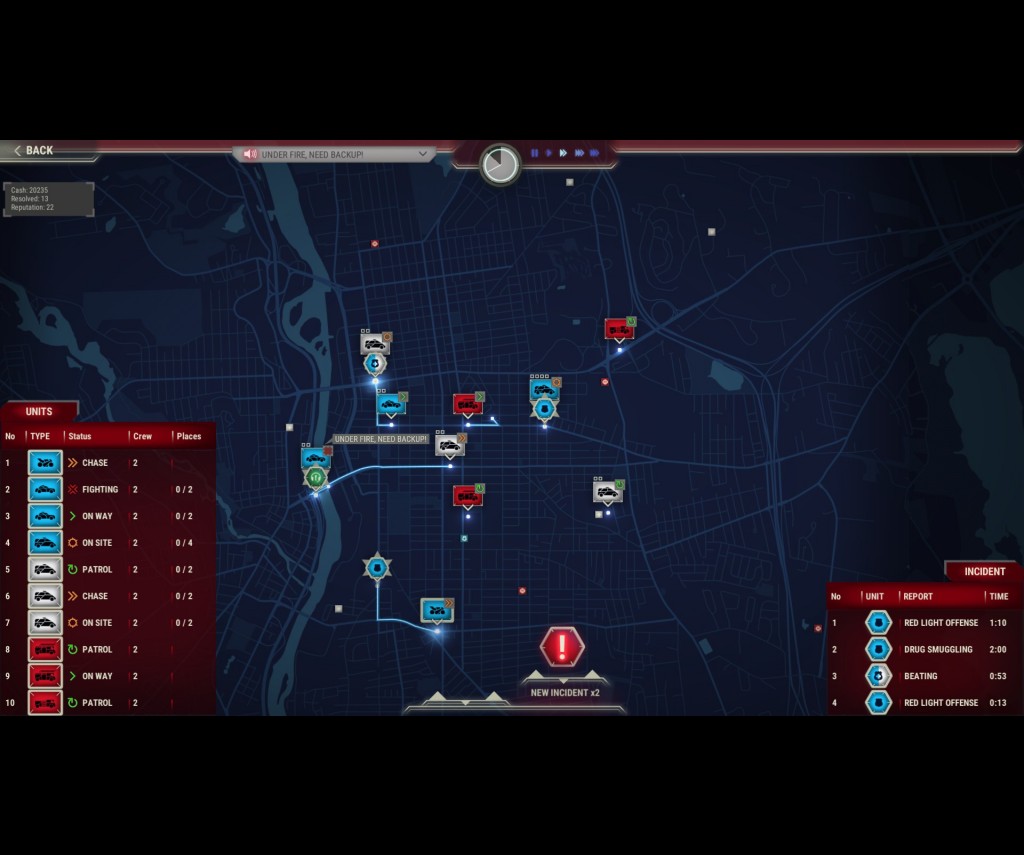Select the green headset marker on the map
Image resolution: width=1024 pixels, height=855 pixels.
[316, 478]
